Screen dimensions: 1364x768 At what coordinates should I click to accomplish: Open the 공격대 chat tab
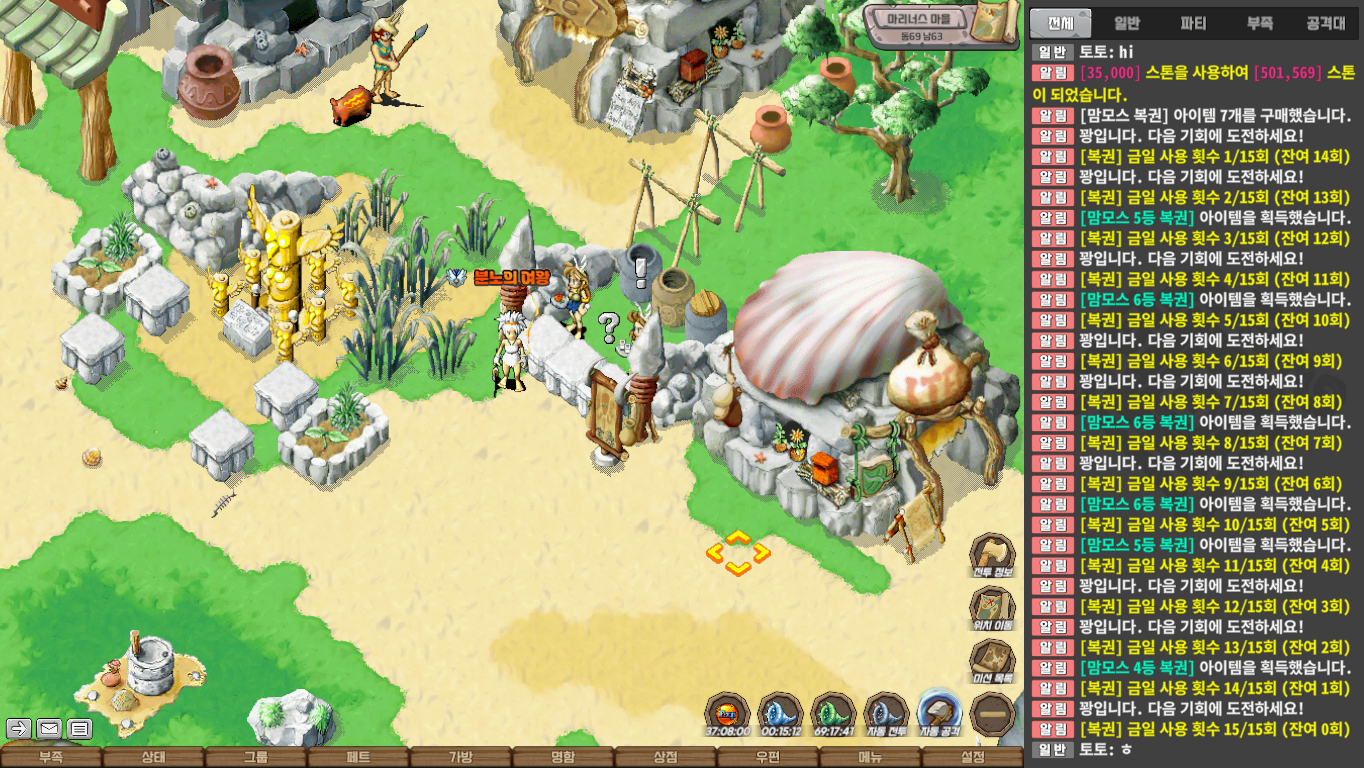tap(1326, 23)
